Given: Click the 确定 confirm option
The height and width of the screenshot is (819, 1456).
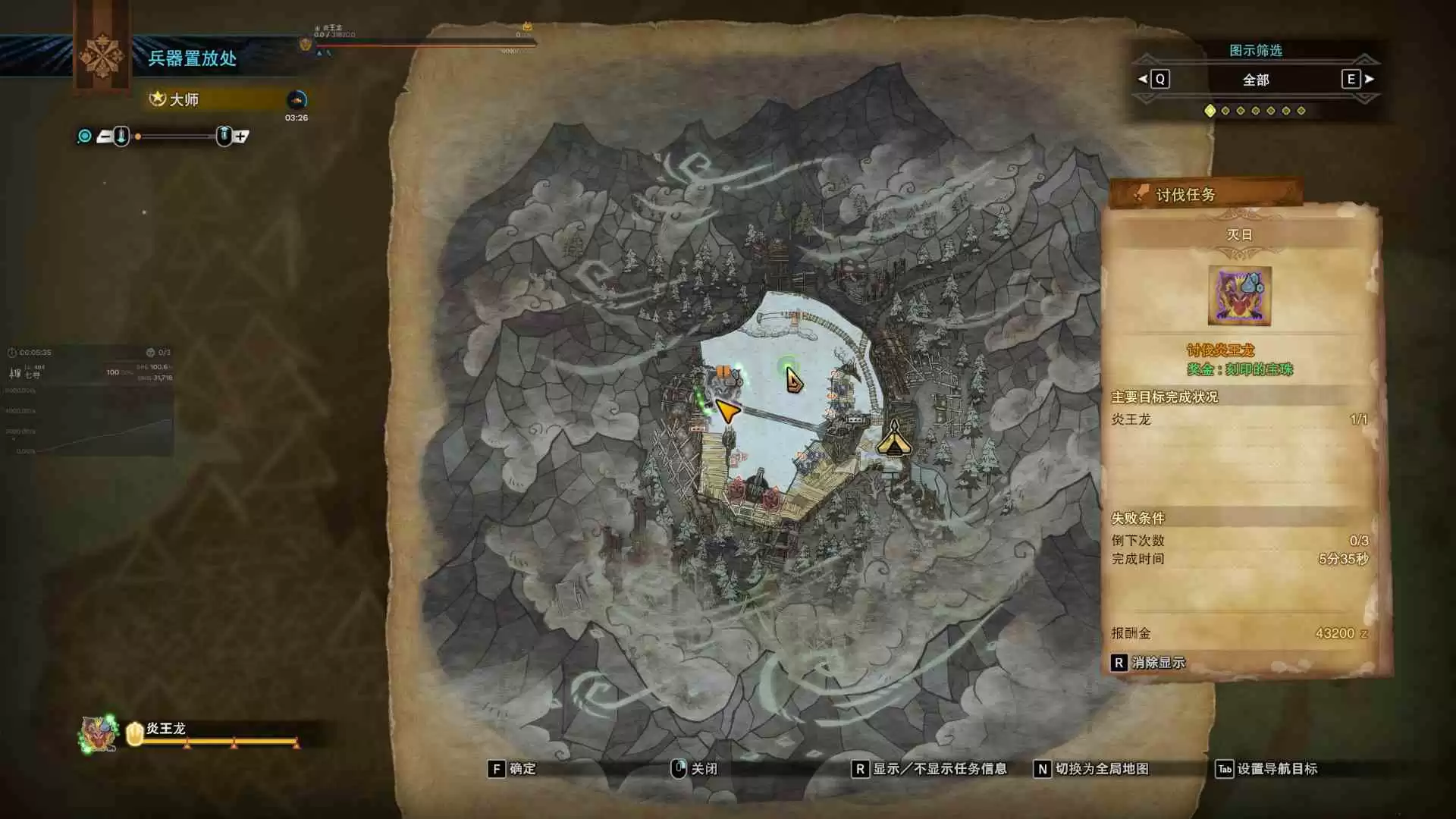Looking at the screenshot, I should click(x=512, y=769).
